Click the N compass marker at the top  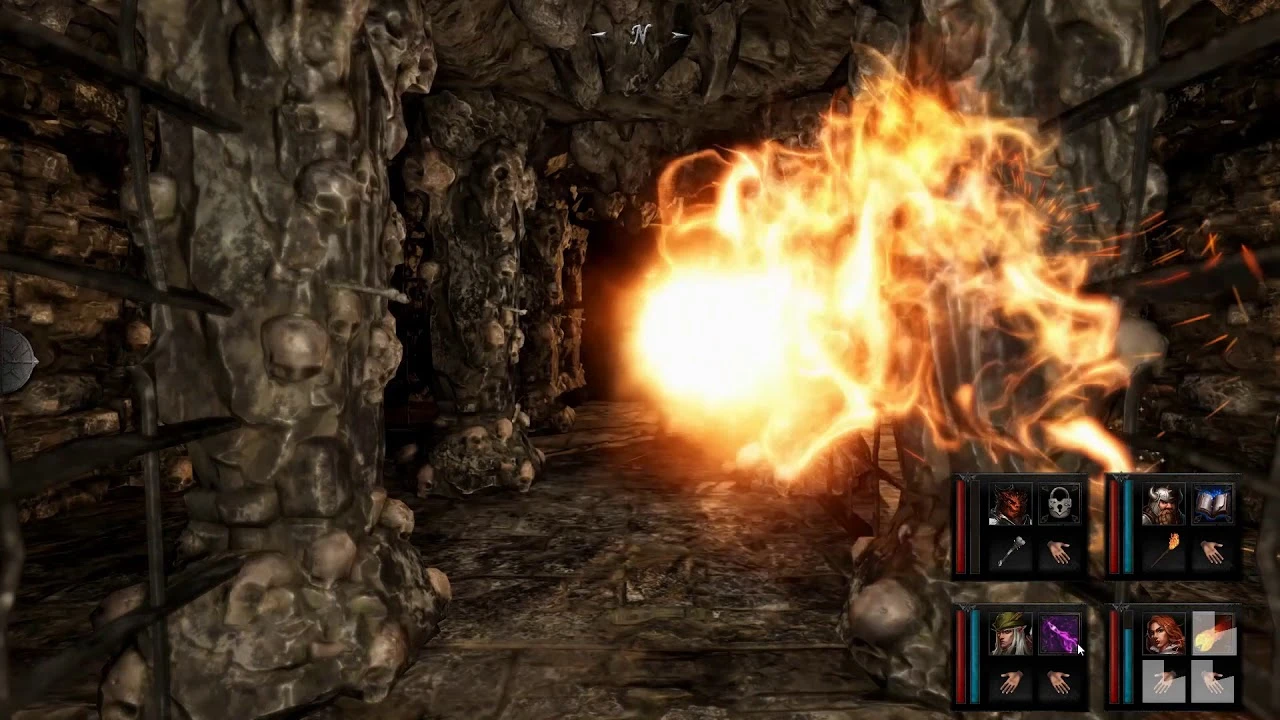coord(641,33)
